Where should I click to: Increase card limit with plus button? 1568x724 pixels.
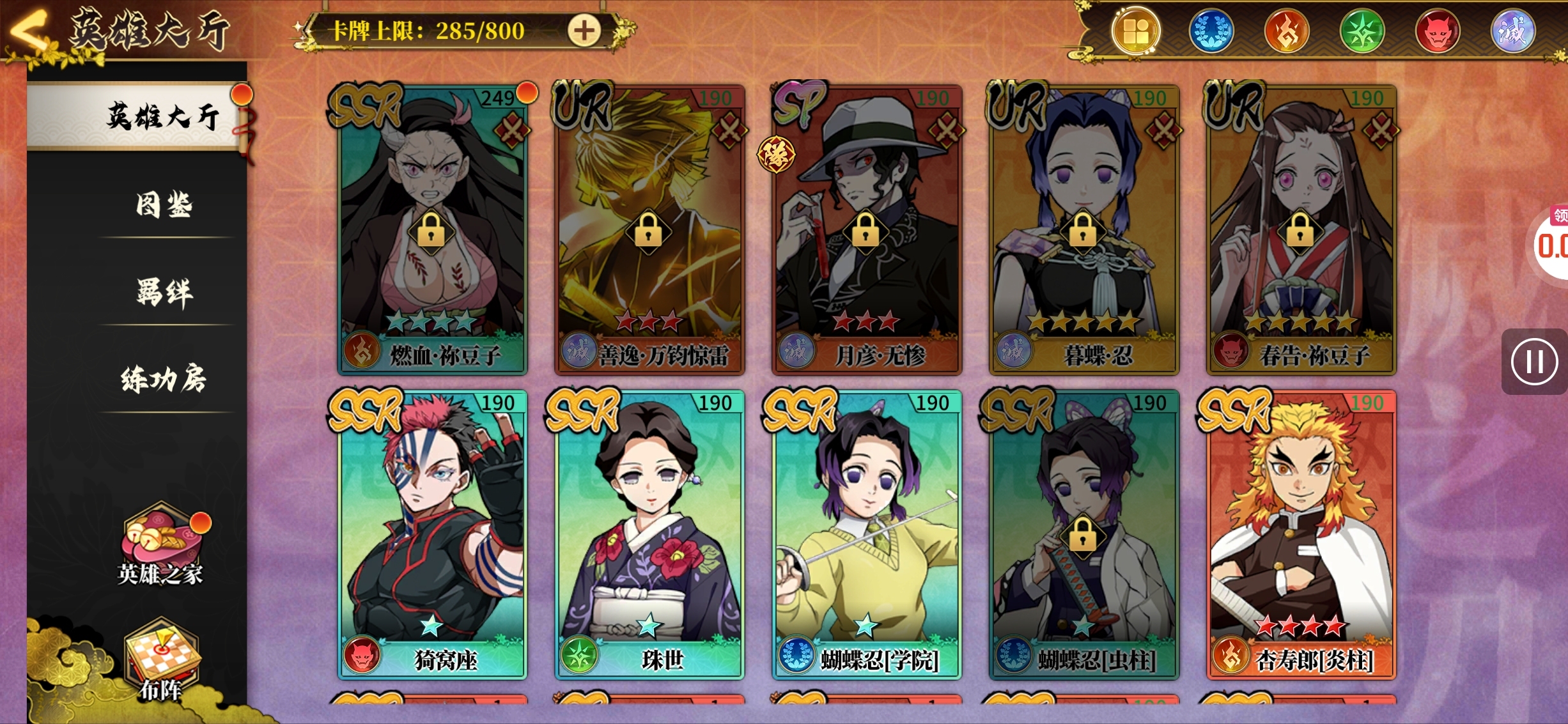coord(584,31)
